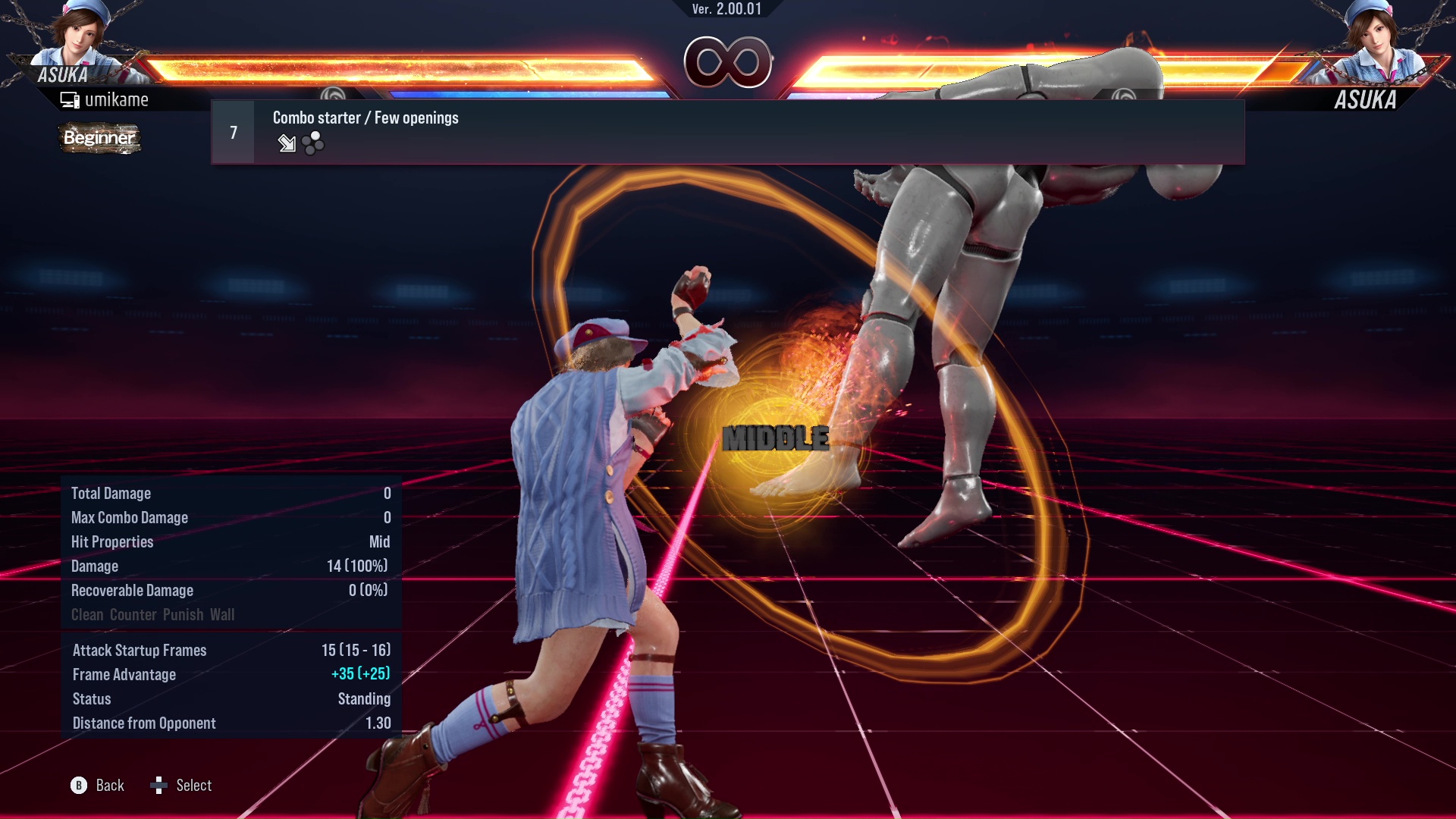Expand combo step 7 details

pos(232,131)
